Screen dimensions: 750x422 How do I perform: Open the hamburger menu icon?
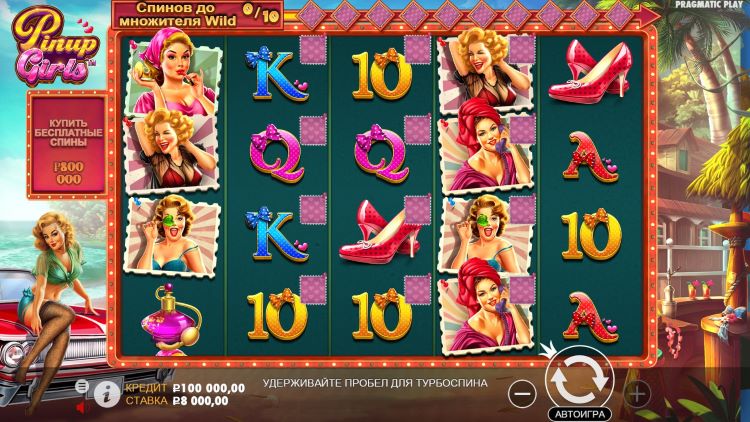coord(82,385)
